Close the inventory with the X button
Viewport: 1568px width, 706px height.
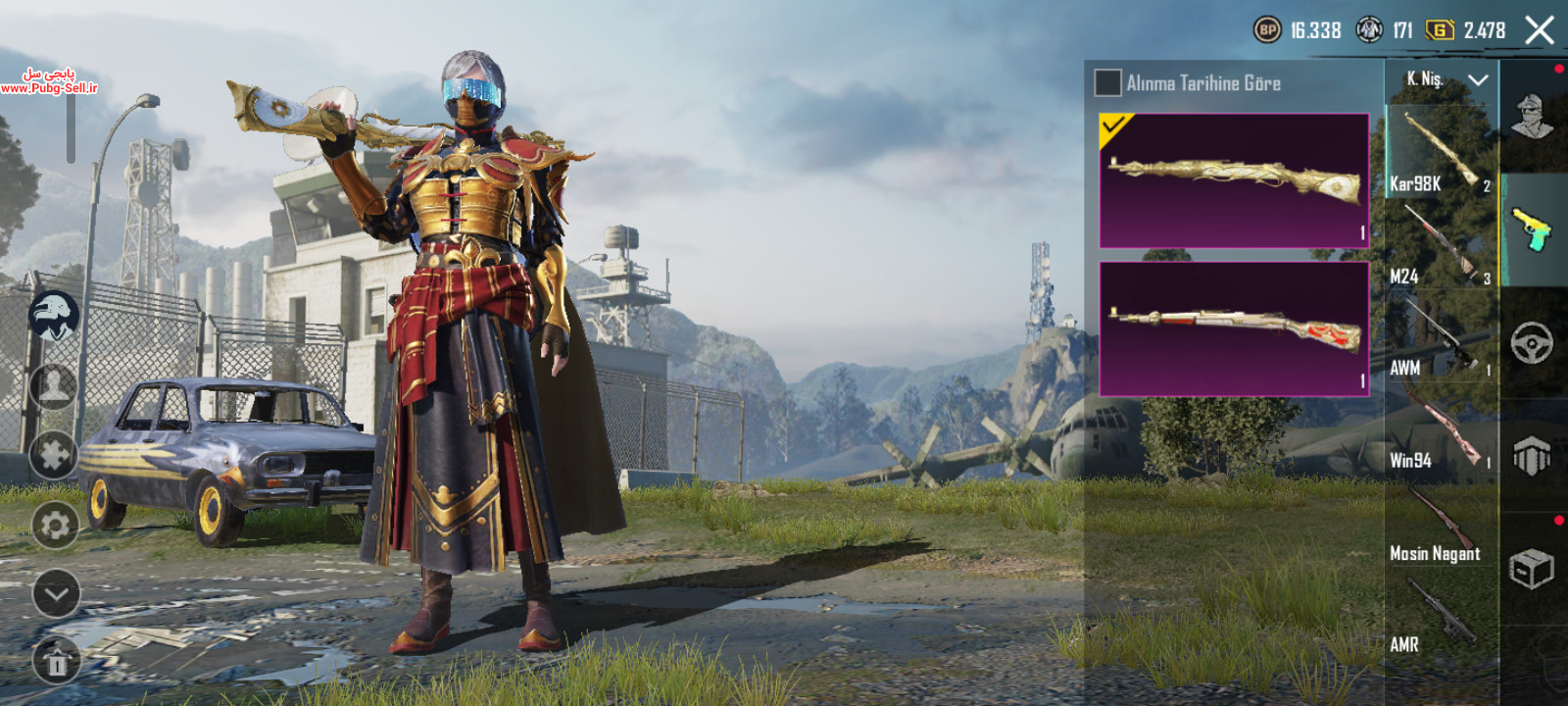[x=1540, y=30]
